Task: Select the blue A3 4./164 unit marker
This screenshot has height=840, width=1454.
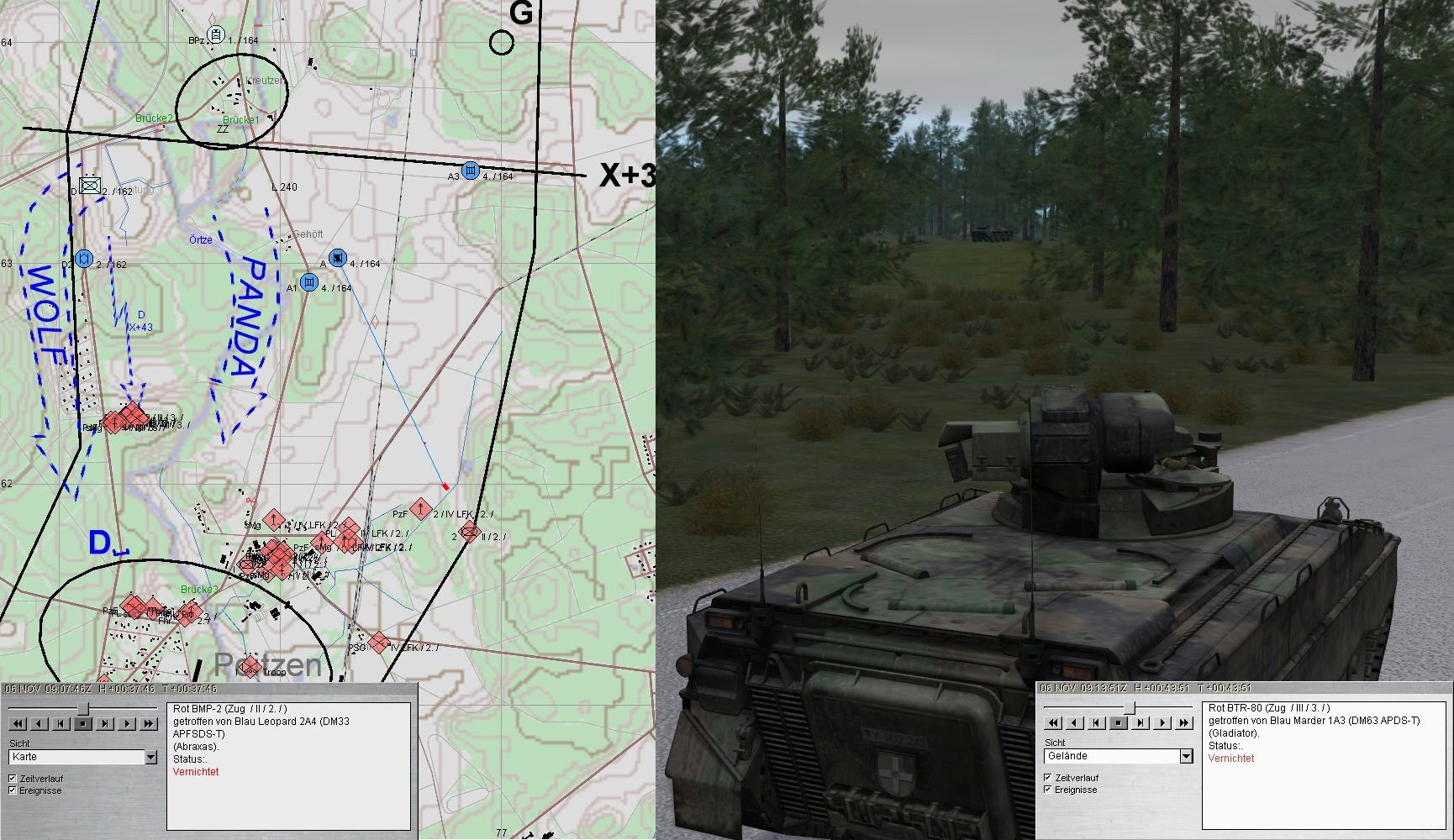Action: [x=471, y=171]
